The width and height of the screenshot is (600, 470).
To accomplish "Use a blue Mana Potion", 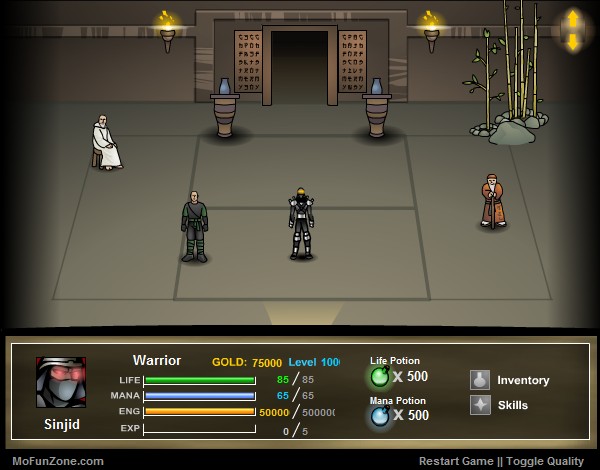I will click(x=380, y=415).
